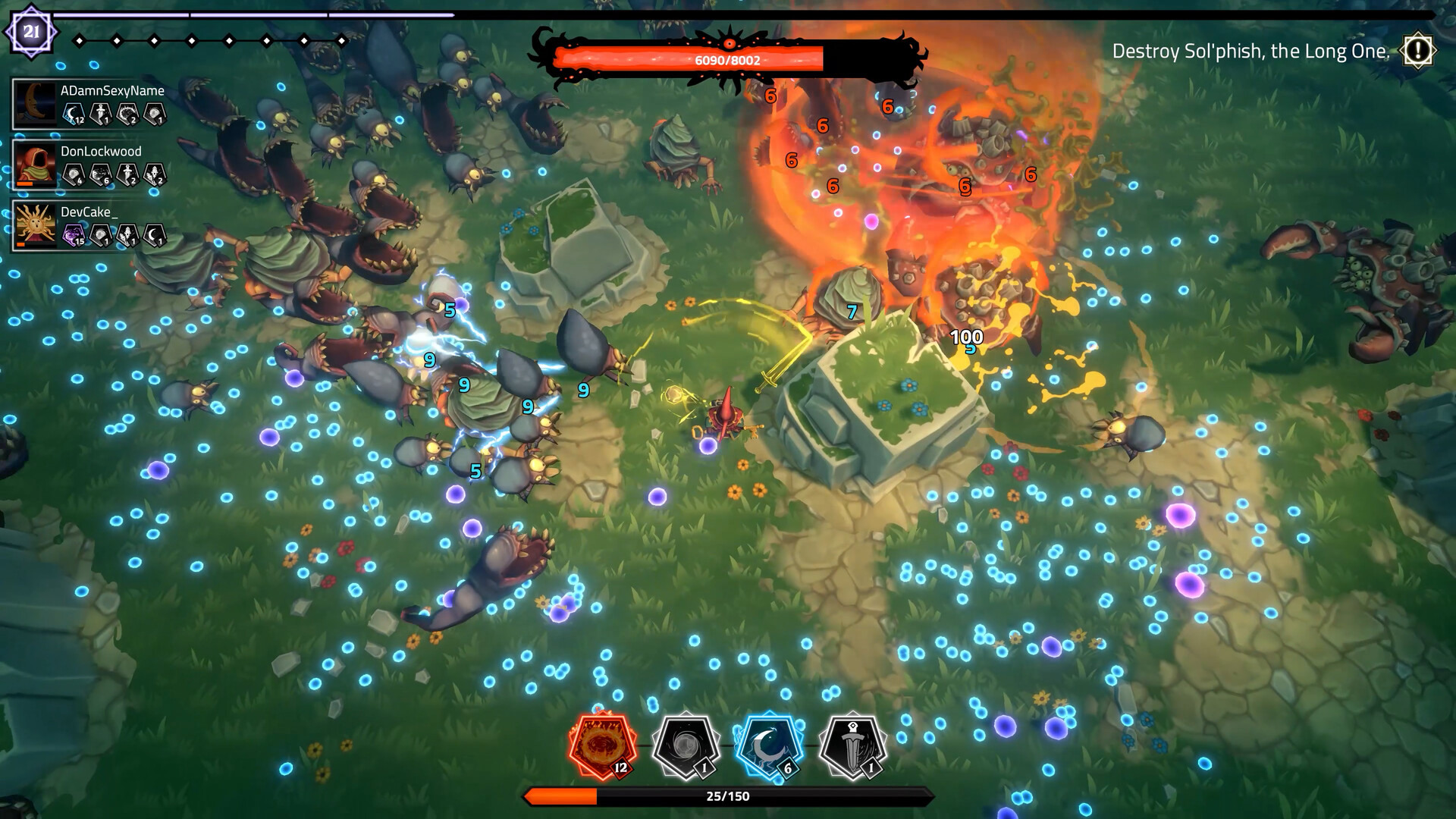Click the level 21 badge
The image size is (1456, 819).
pyautogui.click(x=30, y=31)
